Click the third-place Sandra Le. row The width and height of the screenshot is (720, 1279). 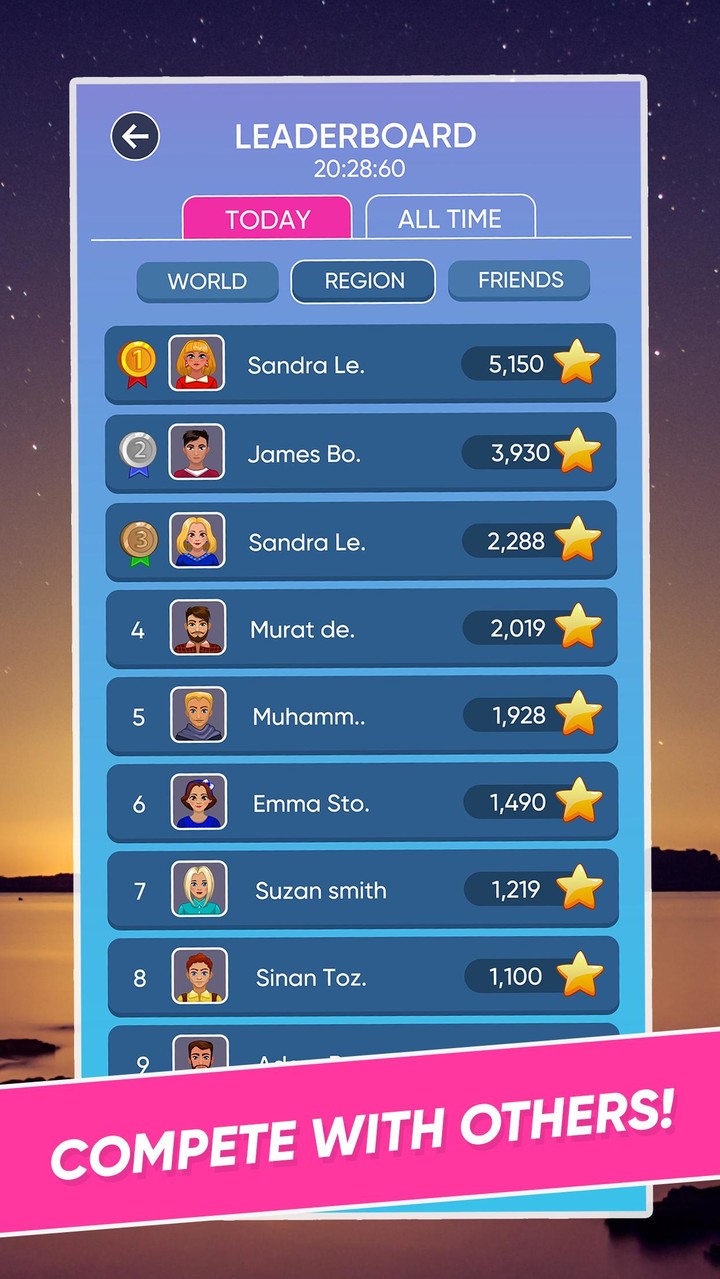[x=360, y=541]
